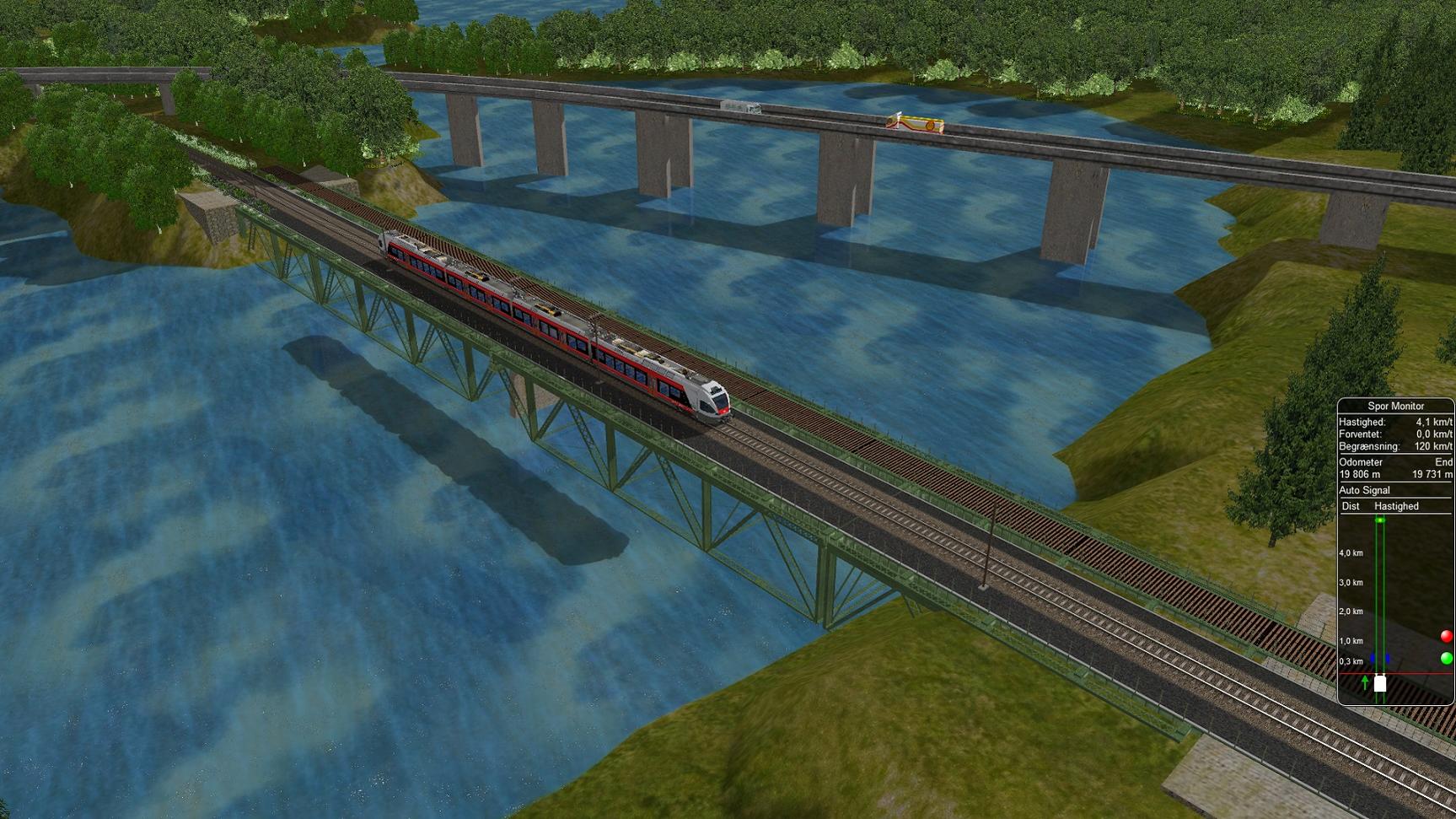The height and width of the screenshot is (819, 1456).
Task: Click the white train position marker
Action: point(1380,683)
